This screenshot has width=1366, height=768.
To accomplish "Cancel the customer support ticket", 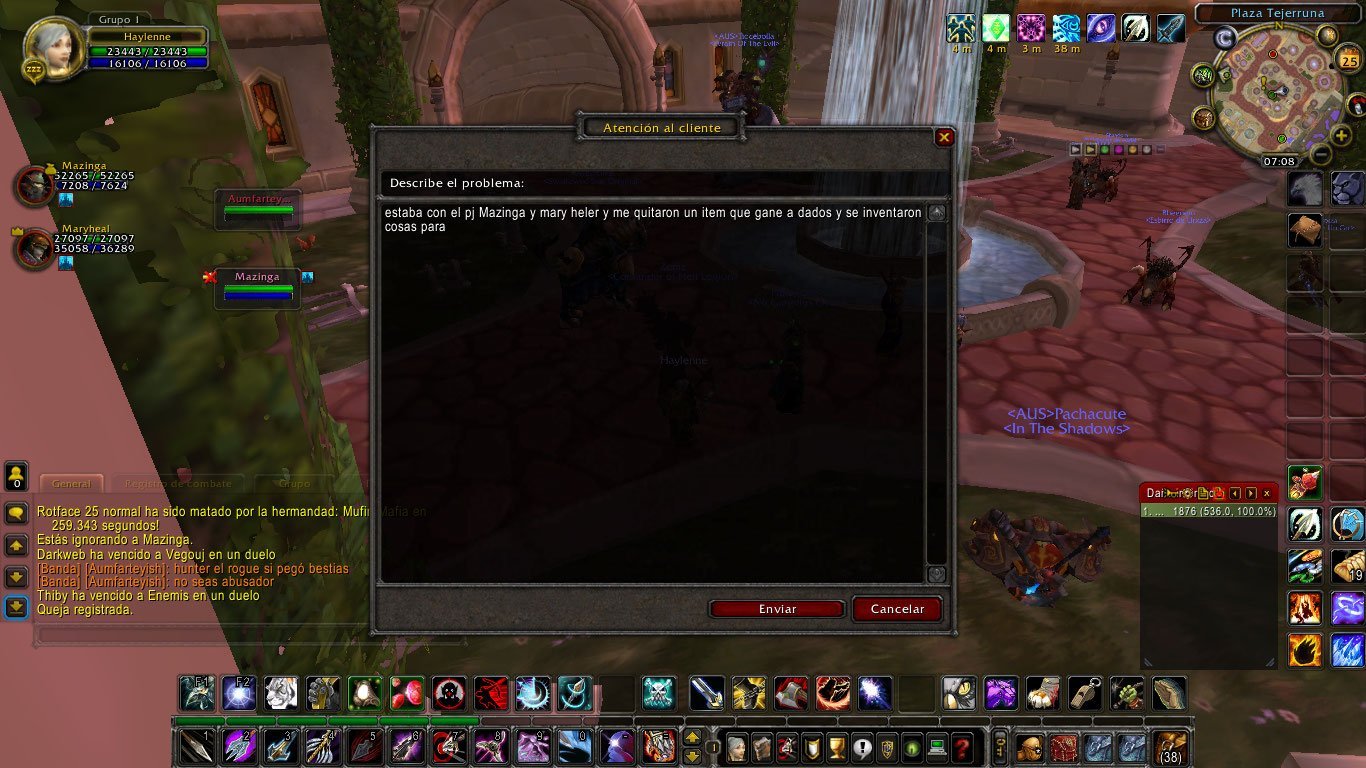I will 897,609.
